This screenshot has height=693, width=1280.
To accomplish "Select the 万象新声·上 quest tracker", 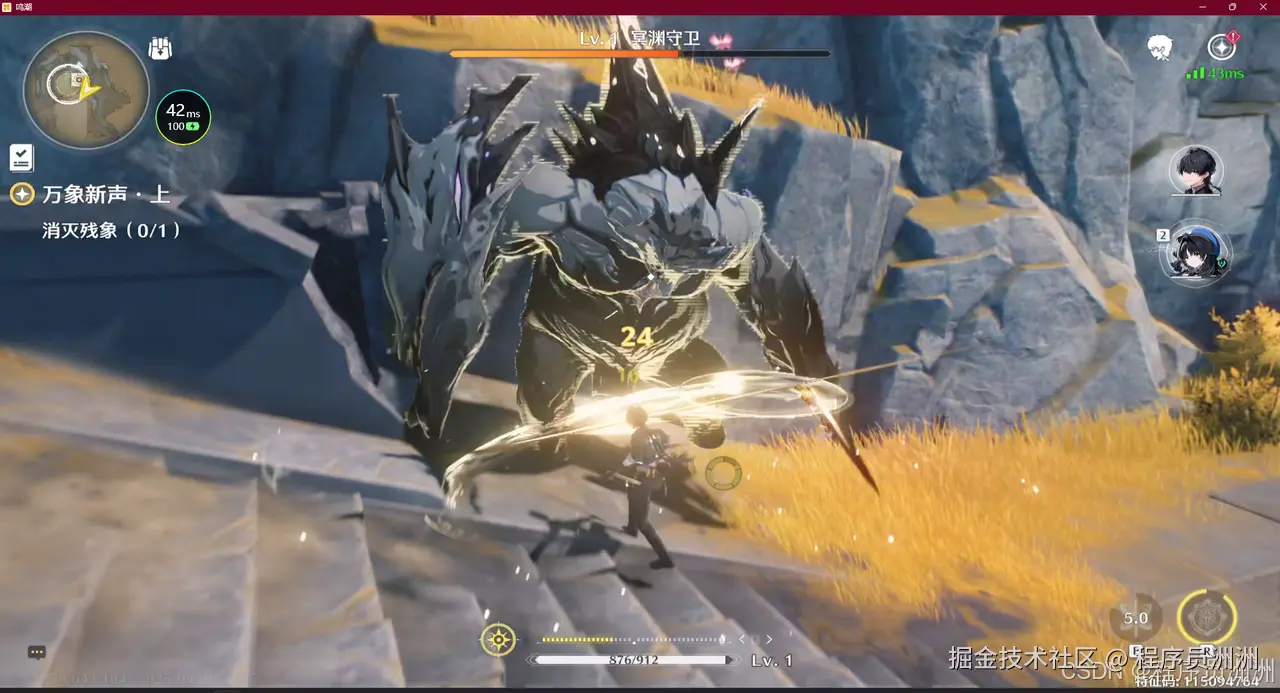I will [105, 194].
